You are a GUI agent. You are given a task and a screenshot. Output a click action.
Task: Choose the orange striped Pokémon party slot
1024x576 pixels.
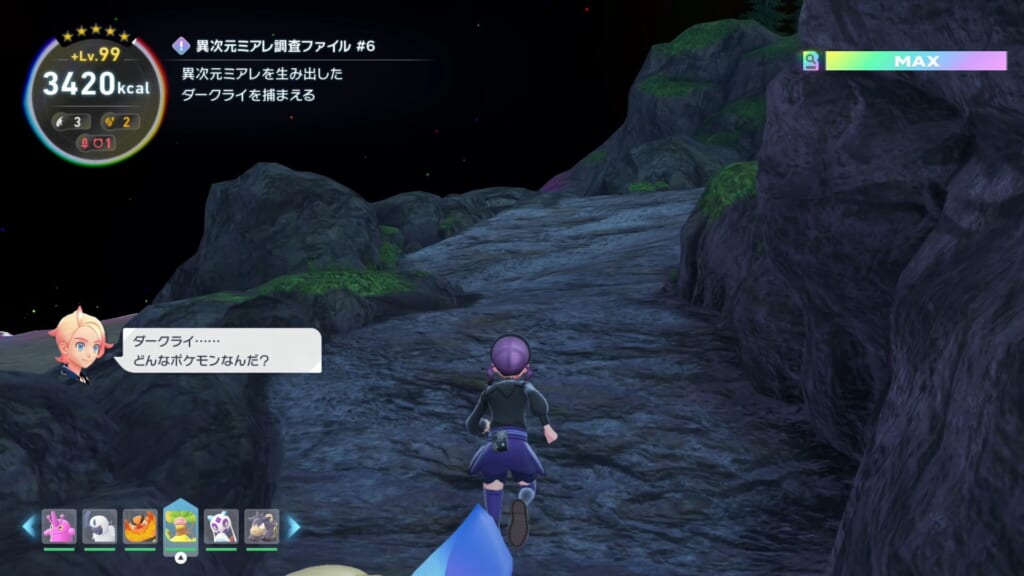tap(140, 526)
